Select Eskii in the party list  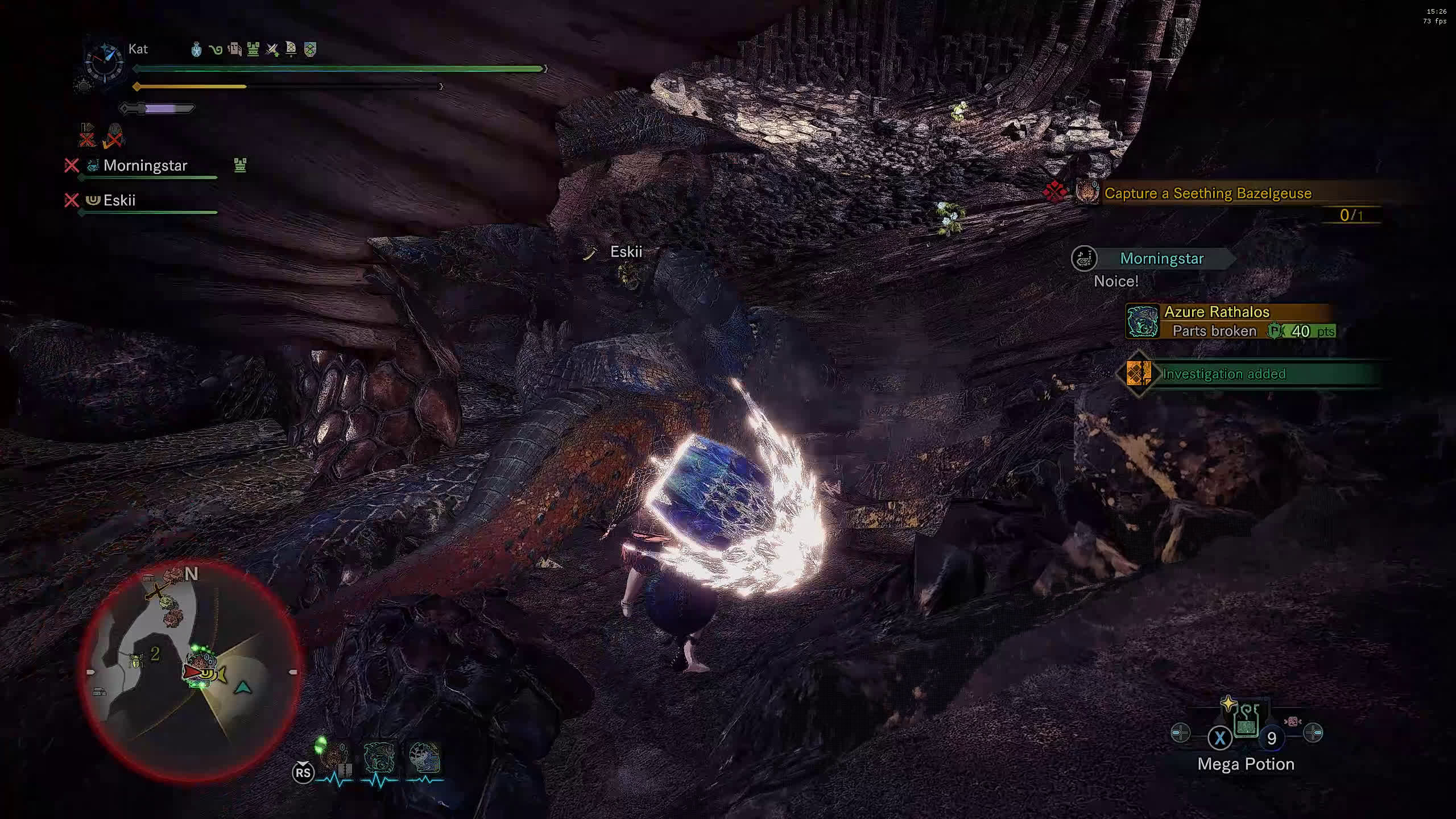119,200
